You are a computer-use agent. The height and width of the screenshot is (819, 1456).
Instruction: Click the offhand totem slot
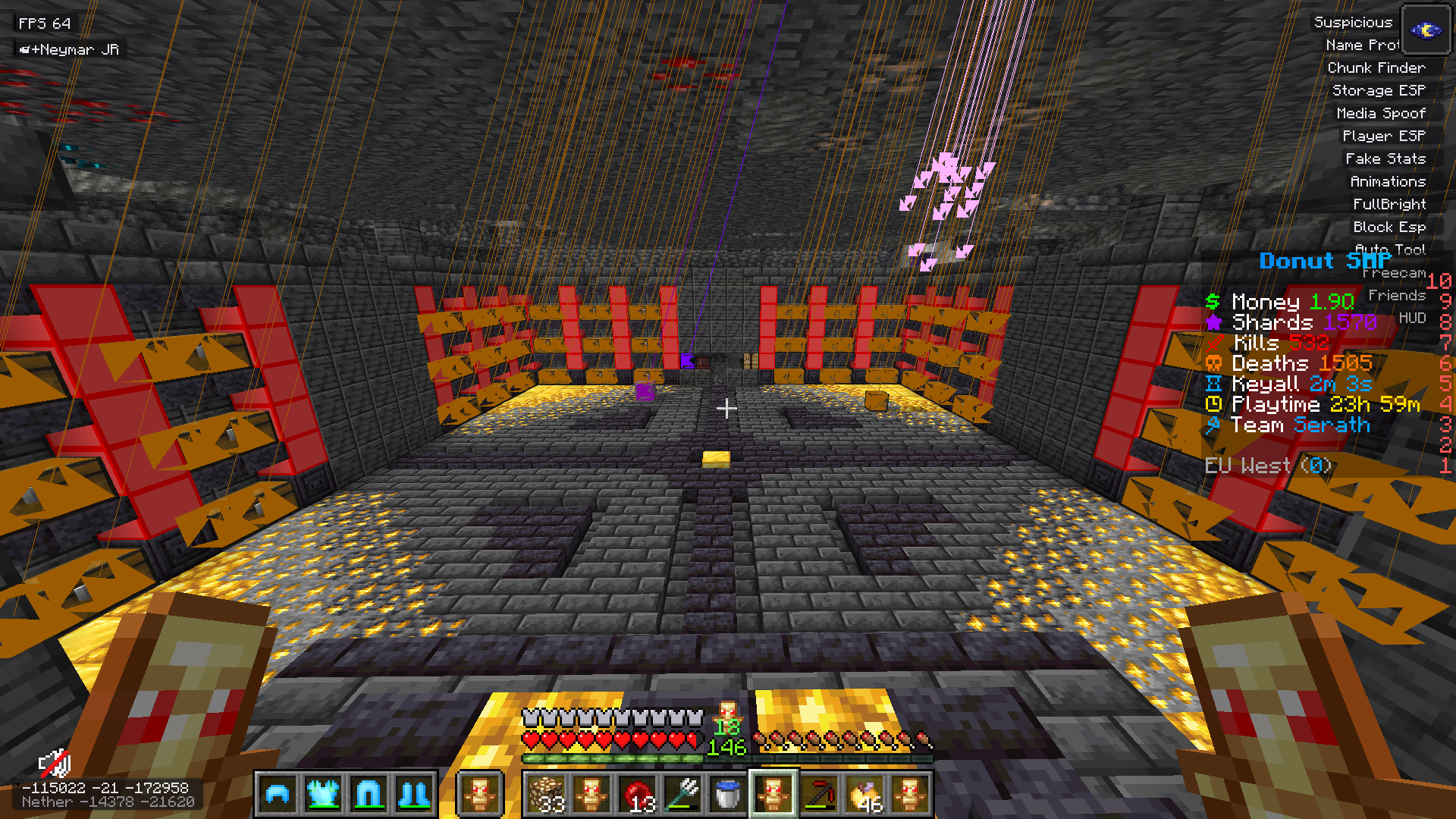tap(480, 793)
